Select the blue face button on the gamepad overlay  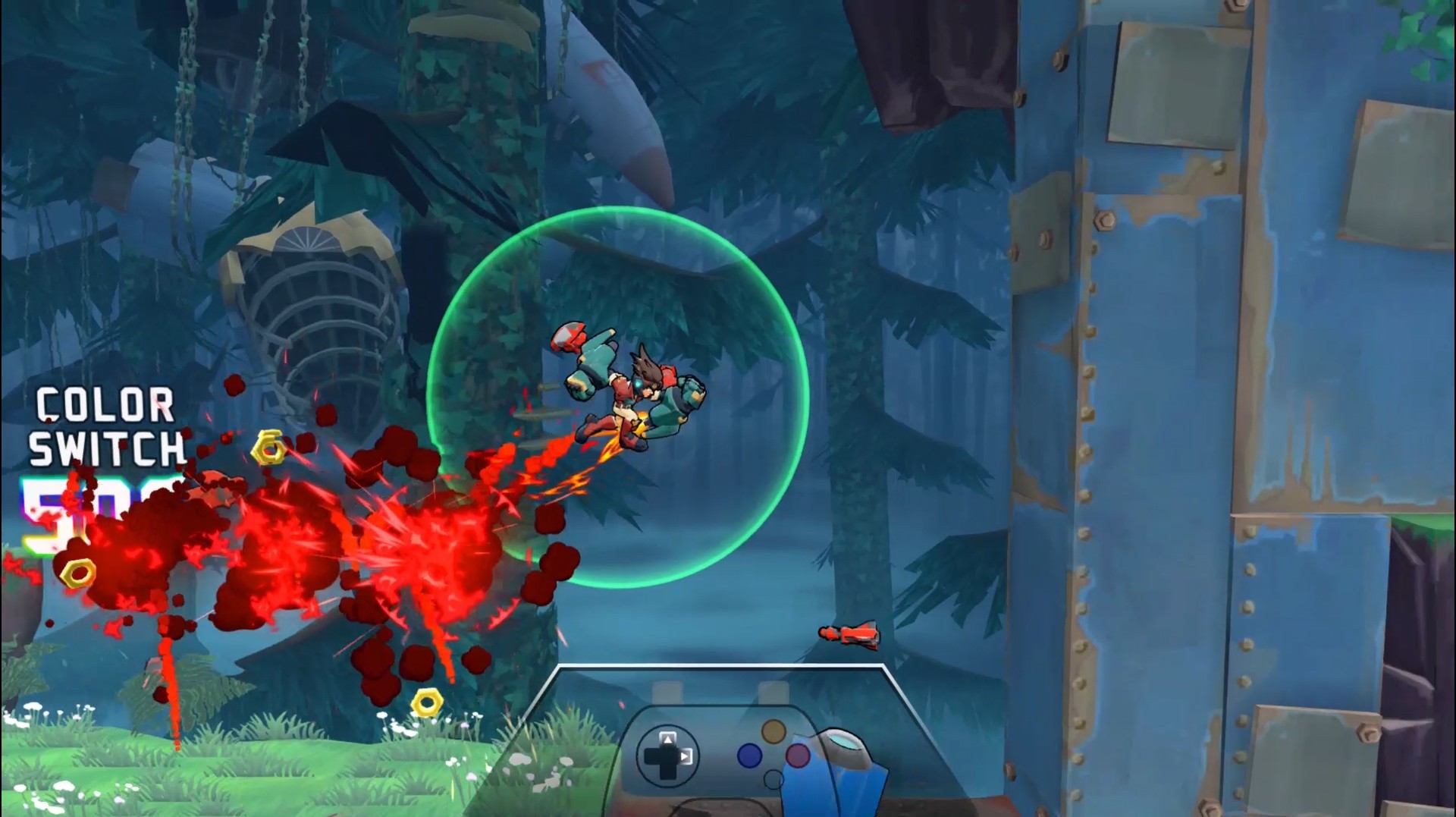(749, 756)
